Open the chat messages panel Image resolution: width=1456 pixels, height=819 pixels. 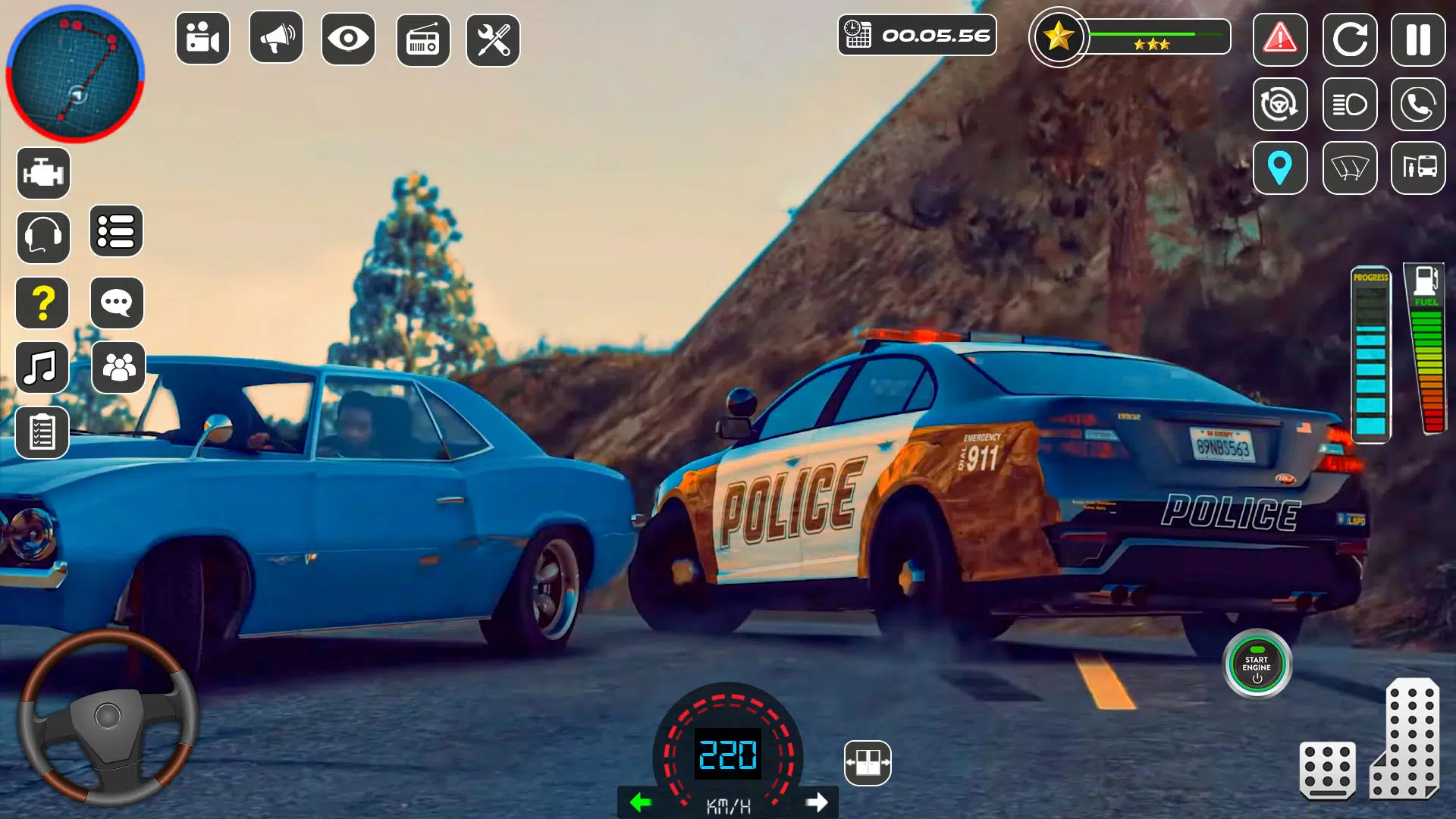pyautogui.click(x=116, y=303)
